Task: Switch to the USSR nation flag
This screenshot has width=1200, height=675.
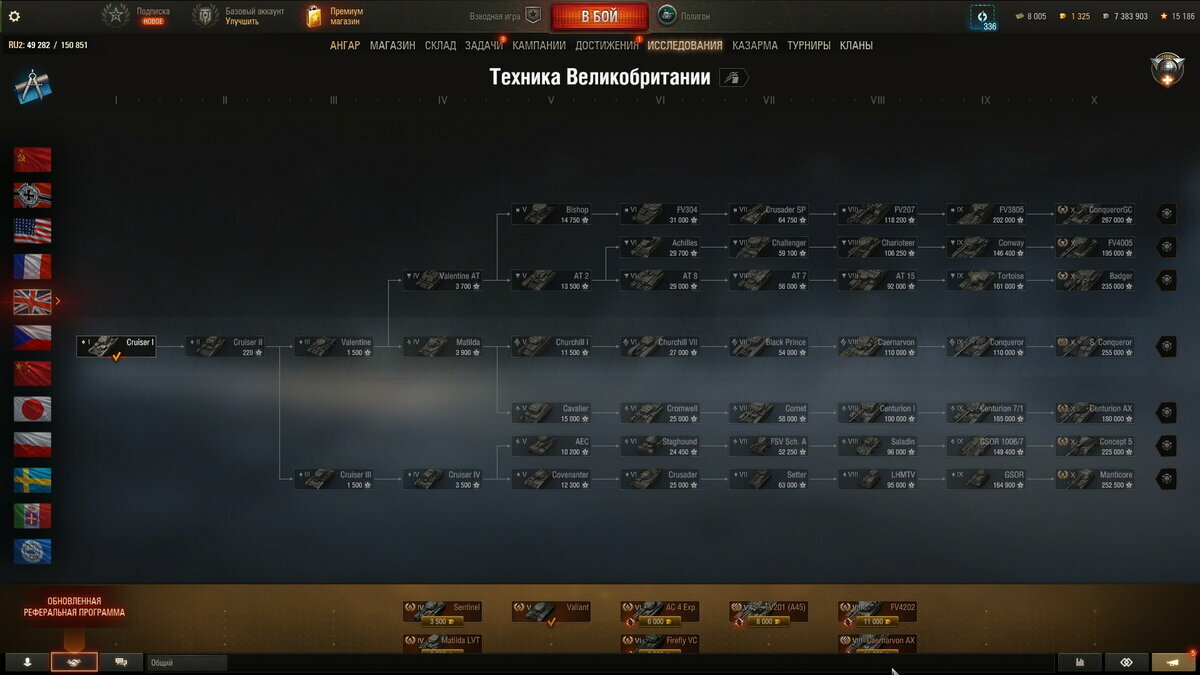Action: [x=32, y=160]
